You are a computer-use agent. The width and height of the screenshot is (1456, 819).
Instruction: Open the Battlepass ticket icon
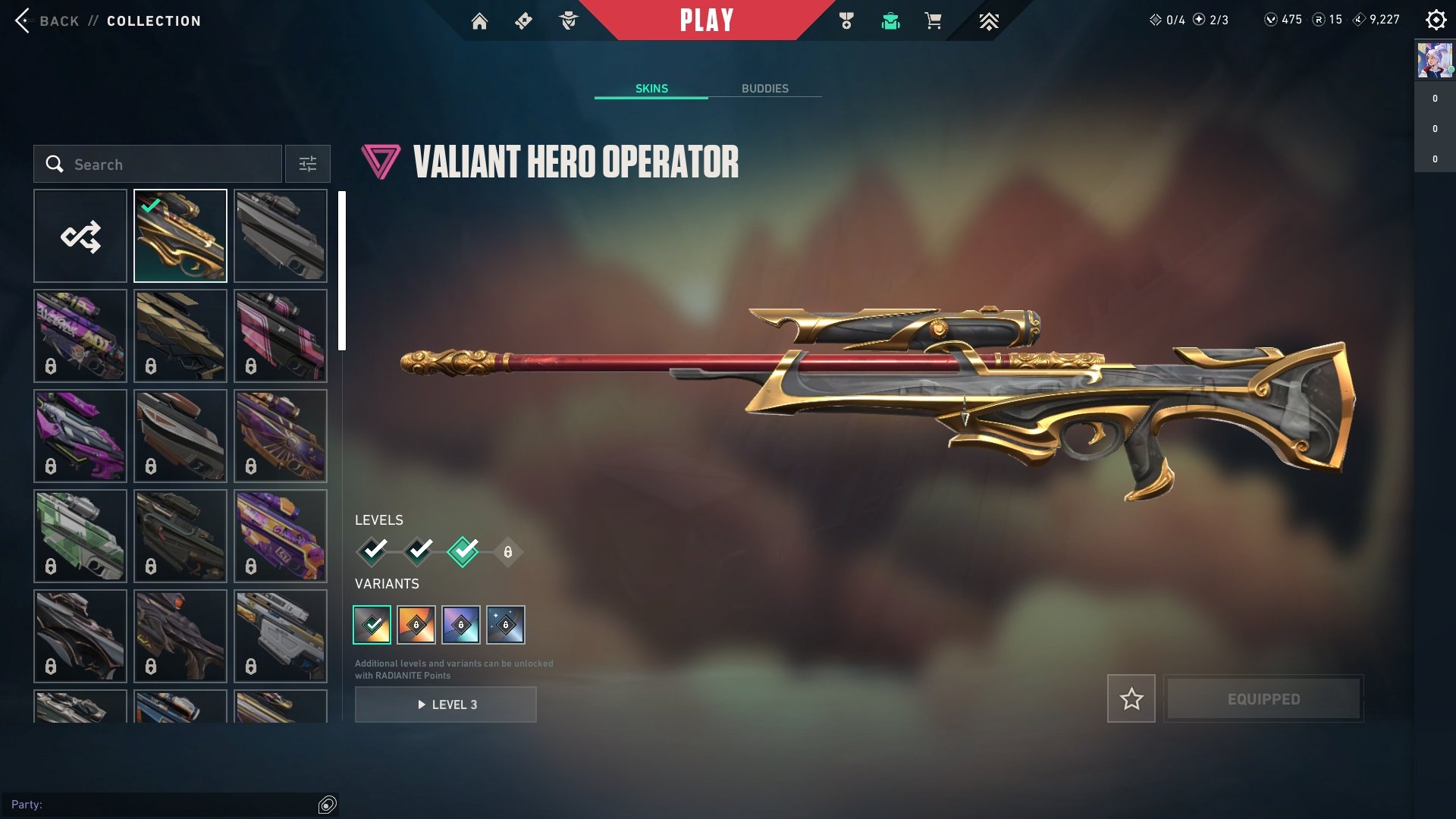tap(523, 20)
